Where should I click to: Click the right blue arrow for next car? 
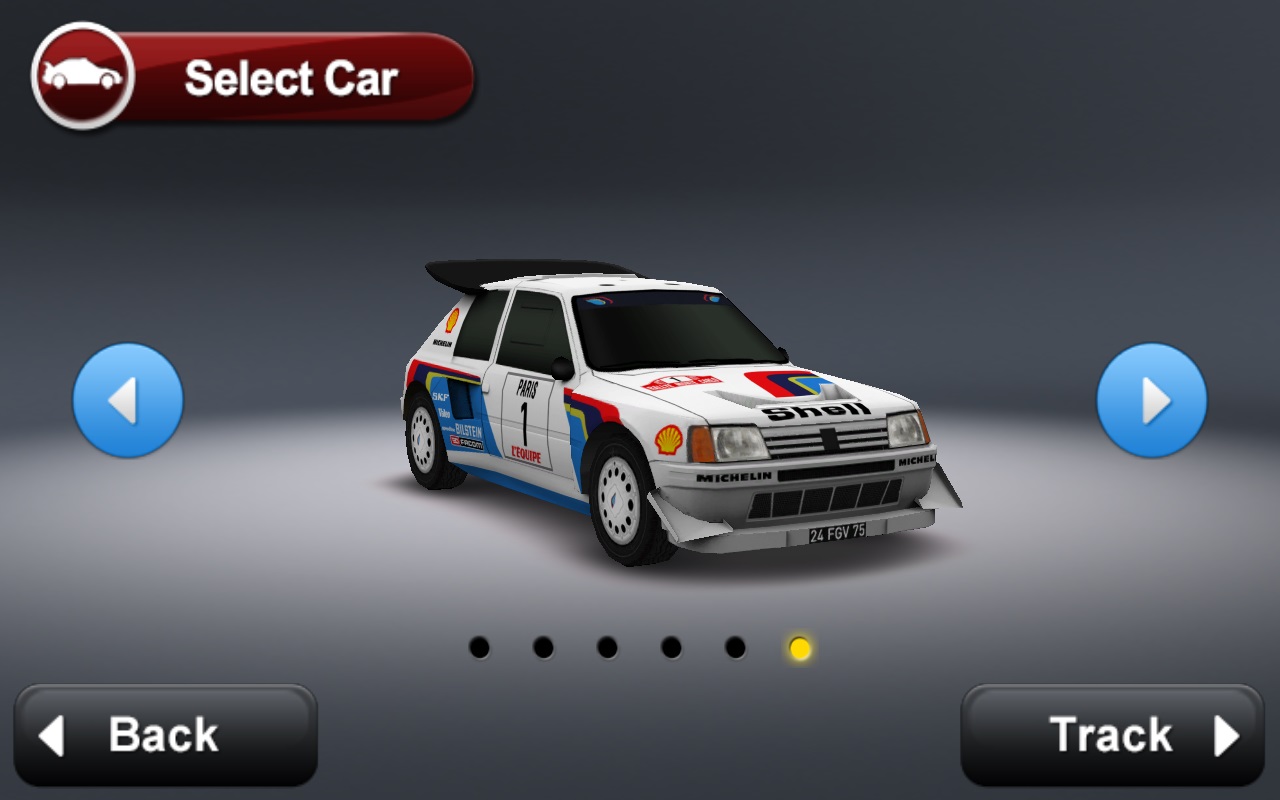[1152, 399]
